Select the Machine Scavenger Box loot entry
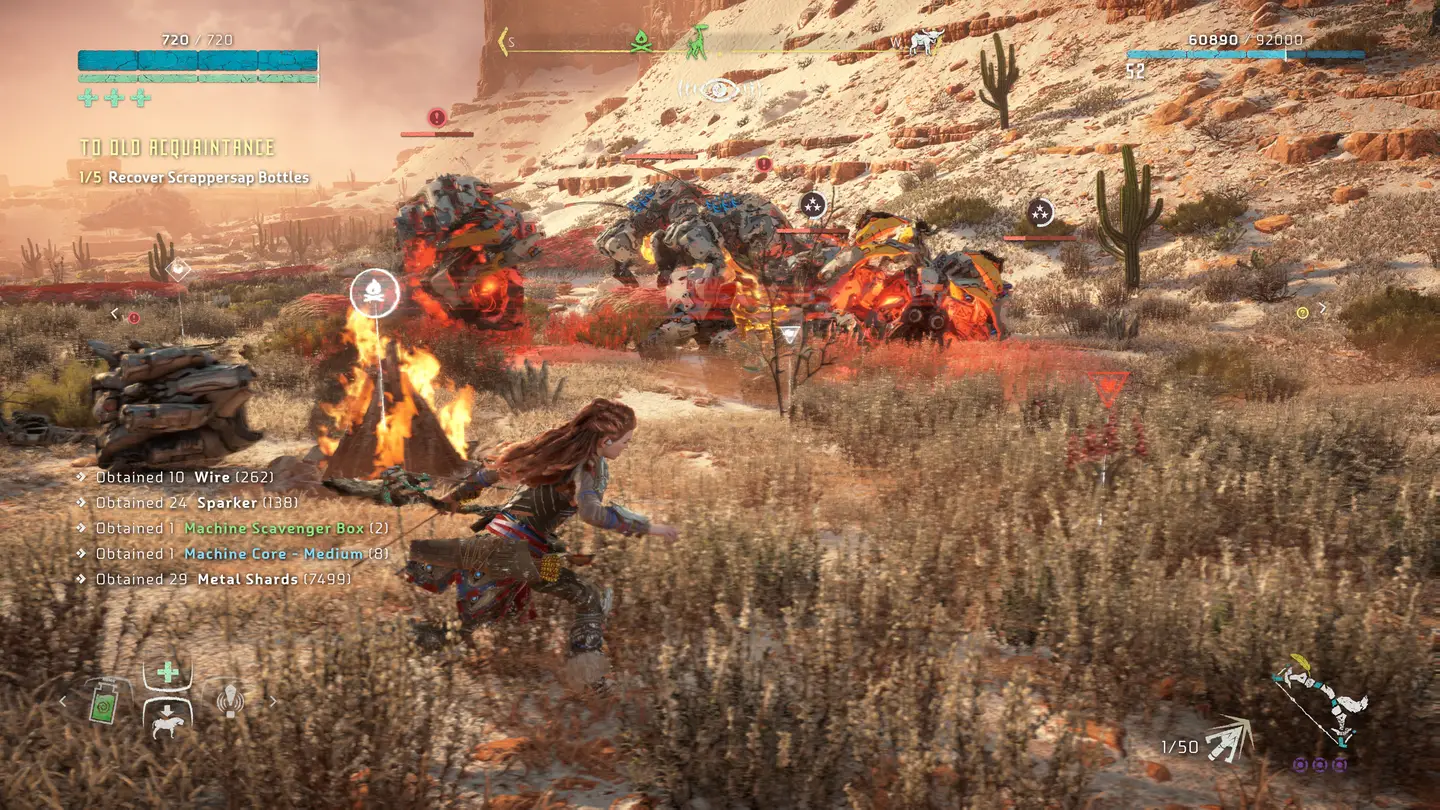 pyautogui.click(x=275, y=528)
